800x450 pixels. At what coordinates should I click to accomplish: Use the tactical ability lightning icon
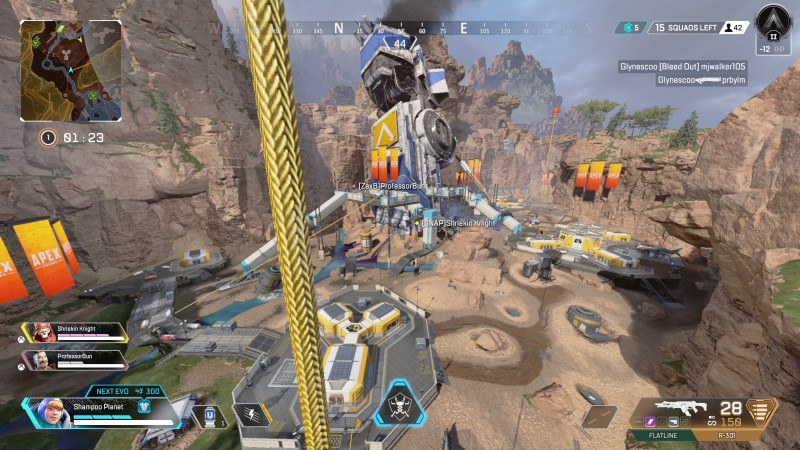(251, 414)
